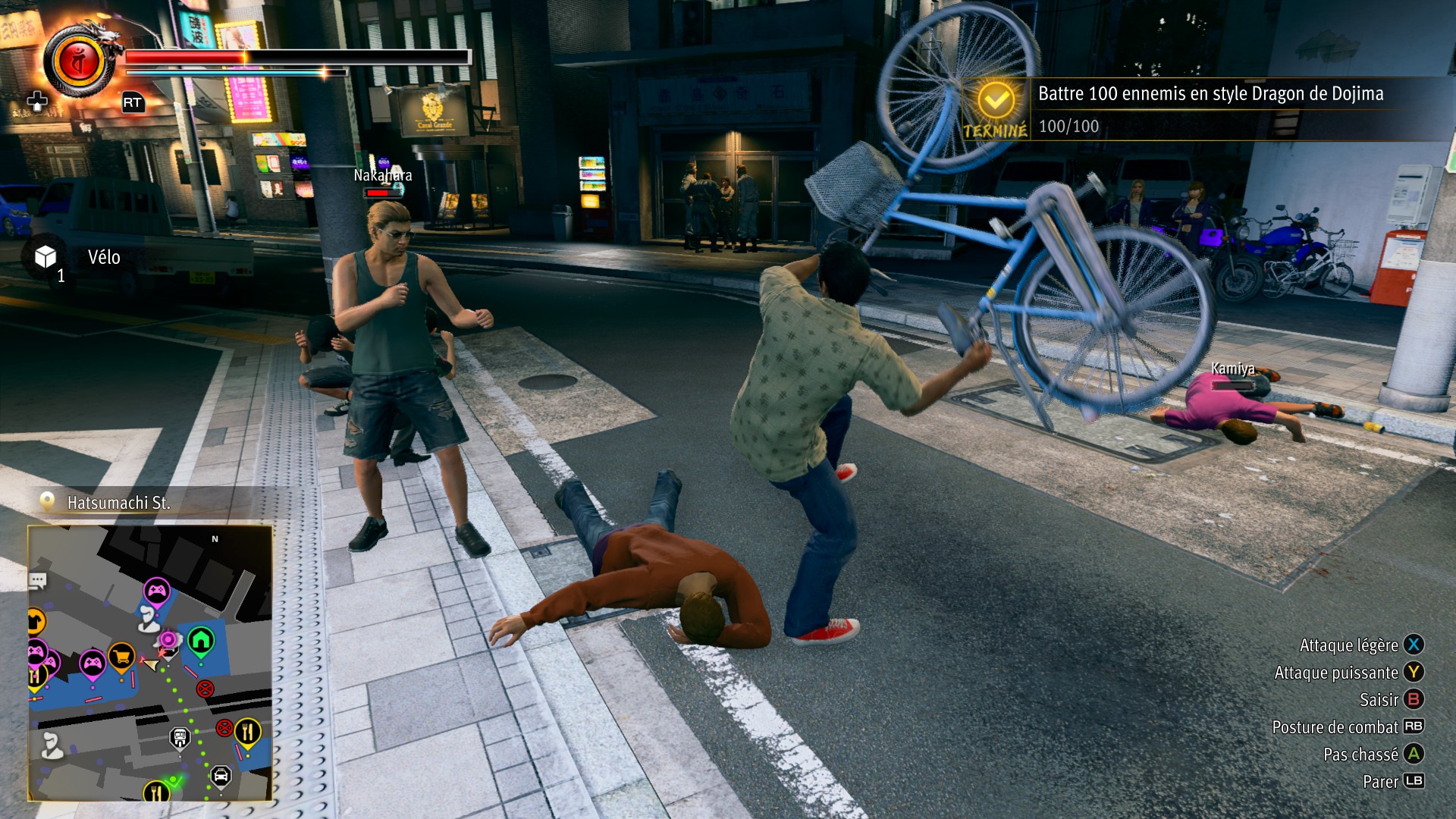The height and width of the screenshot is (819, 1456).
Task: Select the orange shopping cart map marker
Action: pos(121,654)
